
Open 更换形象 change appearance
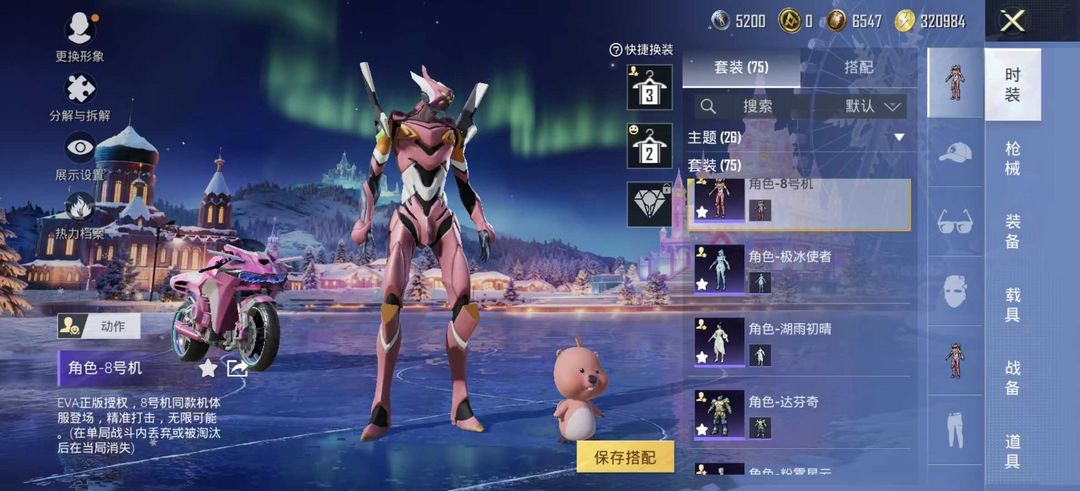click(80, 35)
